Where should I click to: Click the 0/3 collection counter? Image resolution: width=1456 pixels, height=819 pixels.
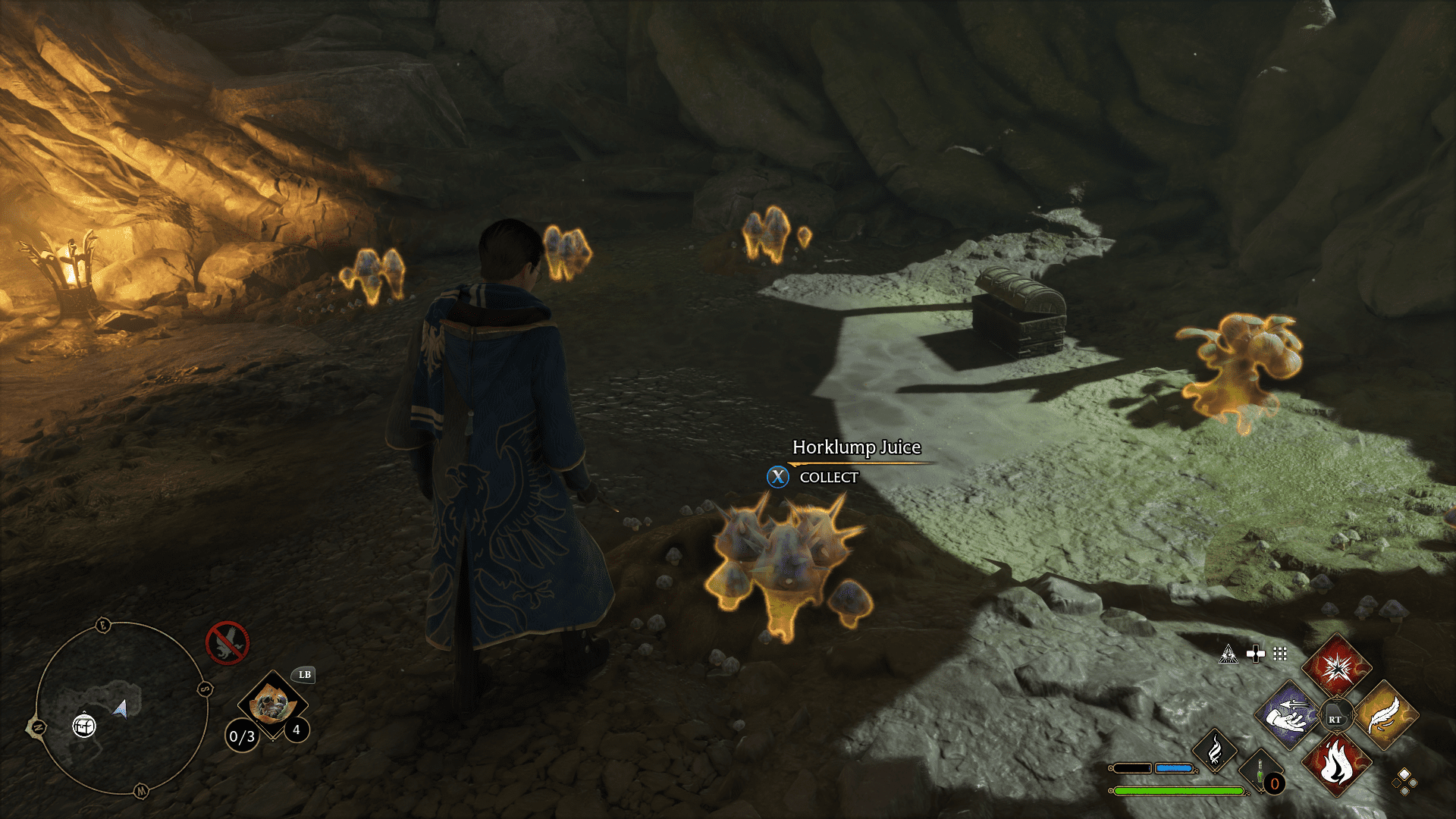[242, 737]
